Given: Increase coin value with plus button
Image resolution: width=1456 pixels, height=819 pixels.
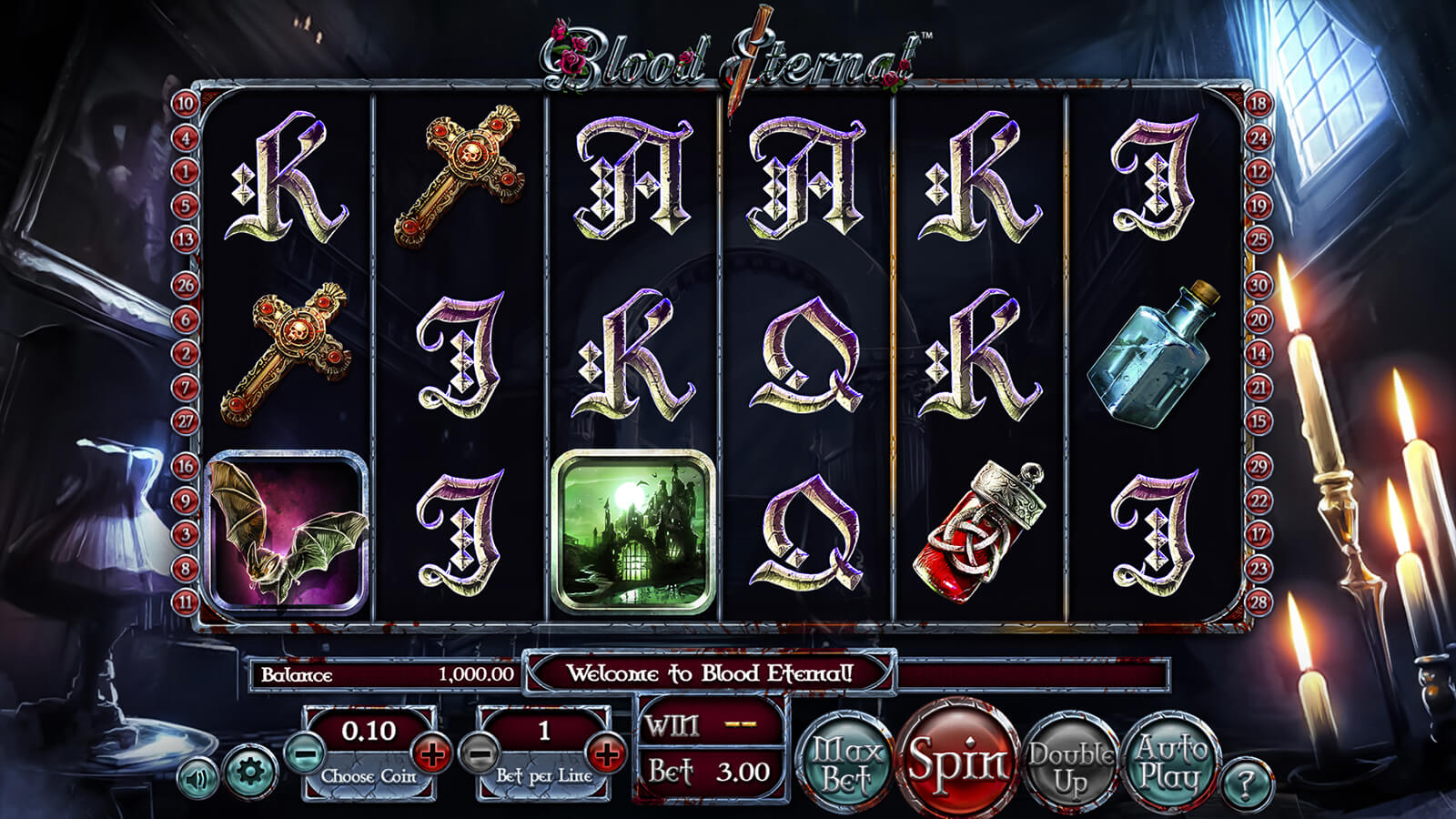Looking at the screenshot, I should tap(431, 753).
